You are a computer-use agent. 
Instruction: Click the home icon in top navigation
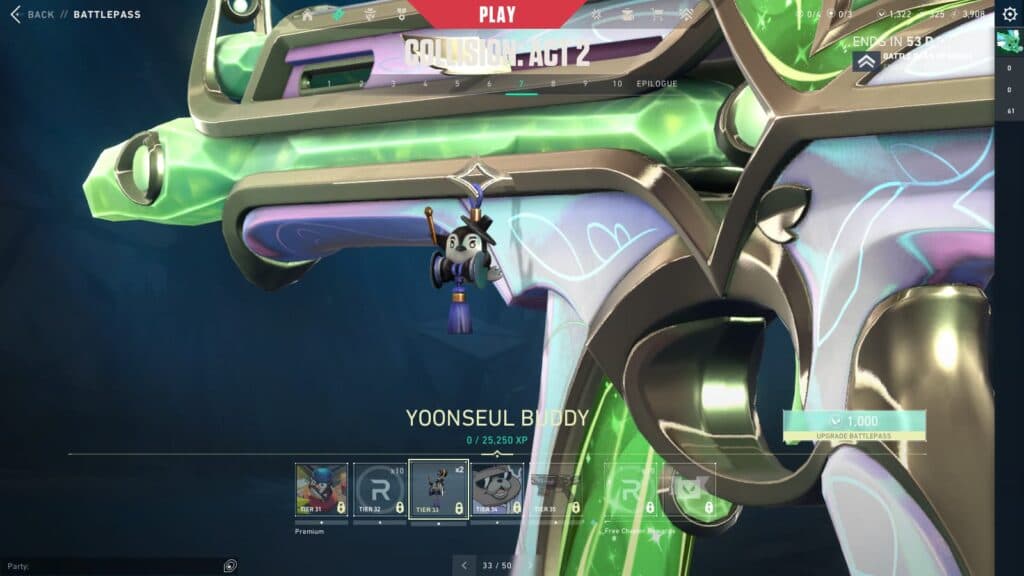click(307, 15)
